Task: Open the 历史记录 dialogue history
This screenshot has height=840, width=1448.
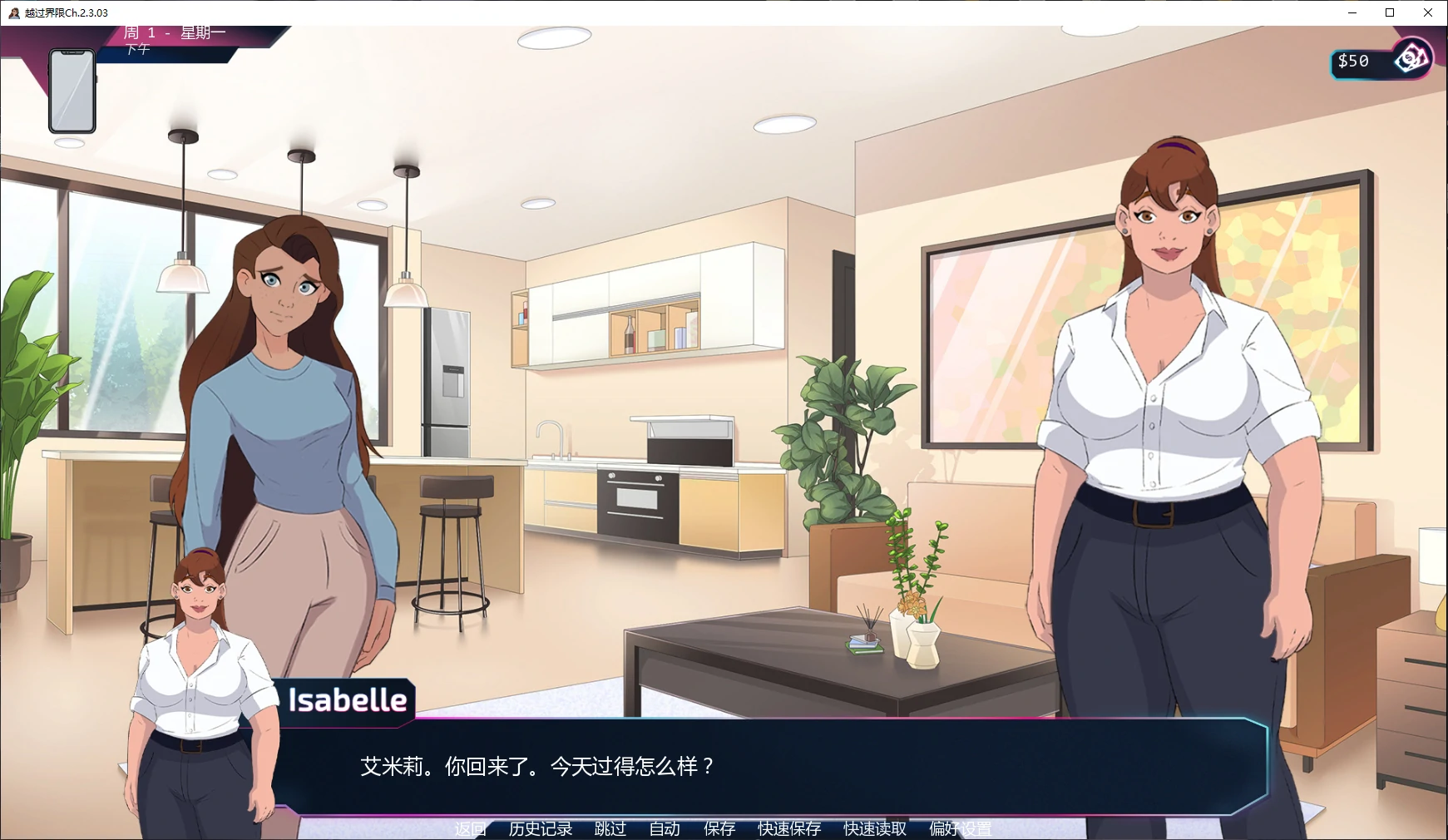Action: click(x=541, y=828)
